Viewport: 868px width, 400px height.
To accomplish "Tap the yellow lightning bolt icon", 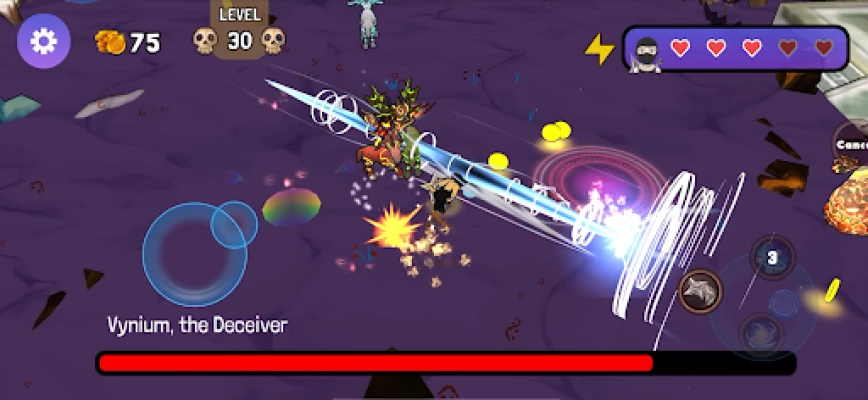I will [600, 49].
